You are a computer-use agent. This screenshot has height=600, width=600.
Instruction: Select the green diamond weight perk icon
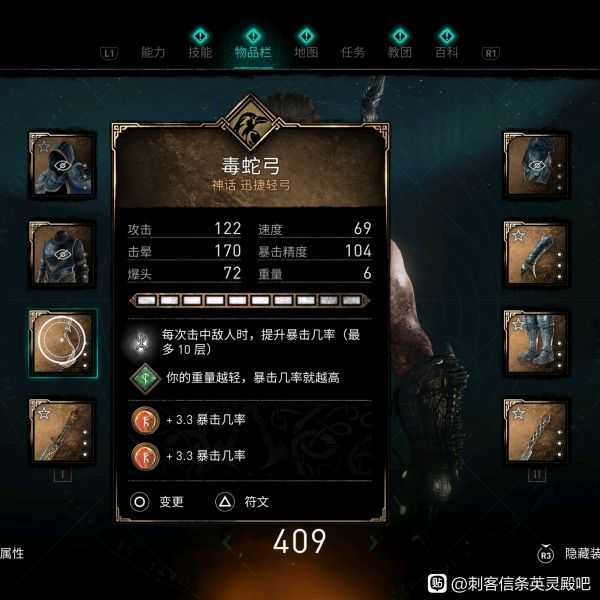point(143,379)
